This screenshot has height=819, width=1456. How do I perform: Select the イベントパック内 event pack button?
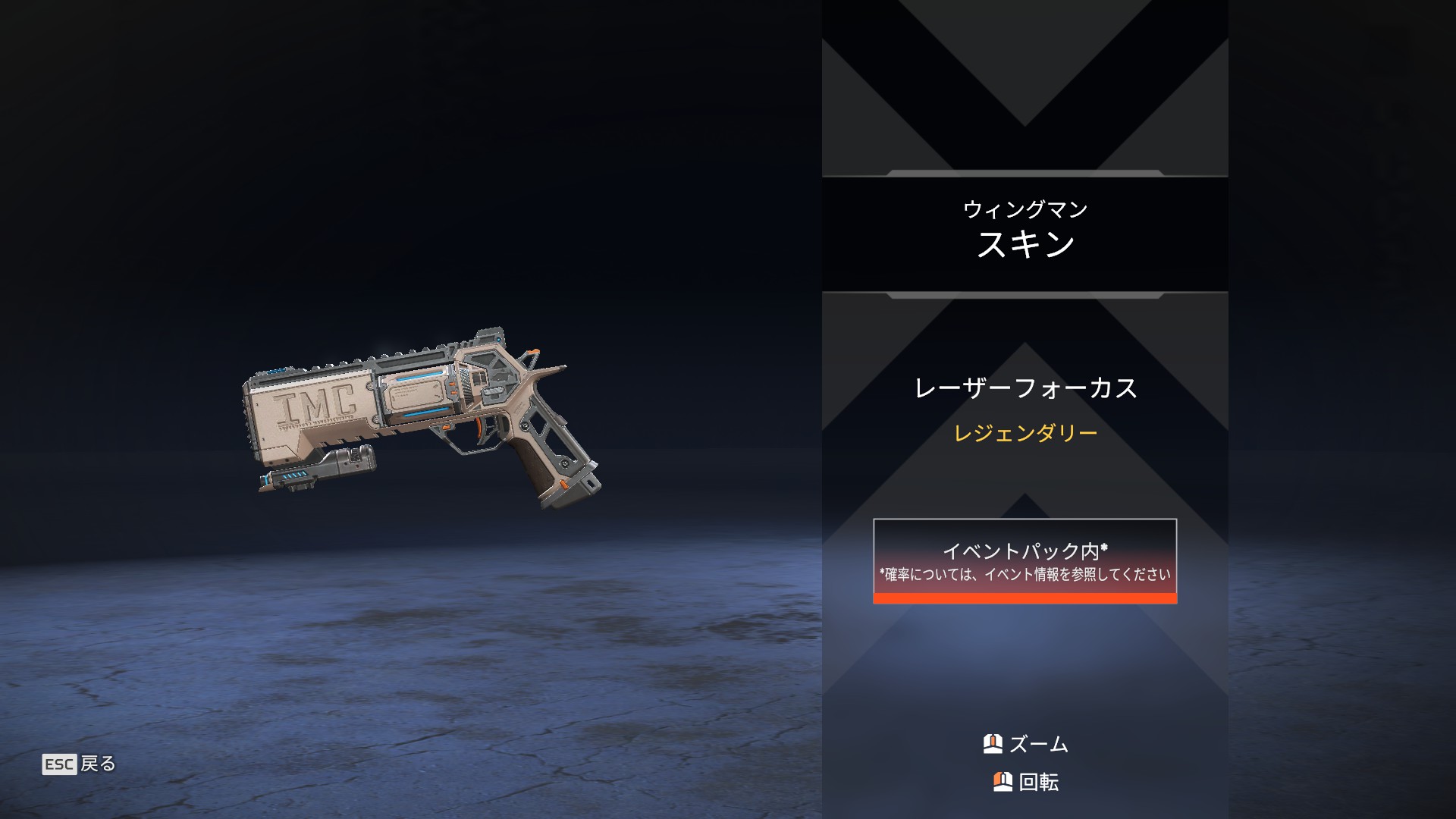(x=1025, y=561)
